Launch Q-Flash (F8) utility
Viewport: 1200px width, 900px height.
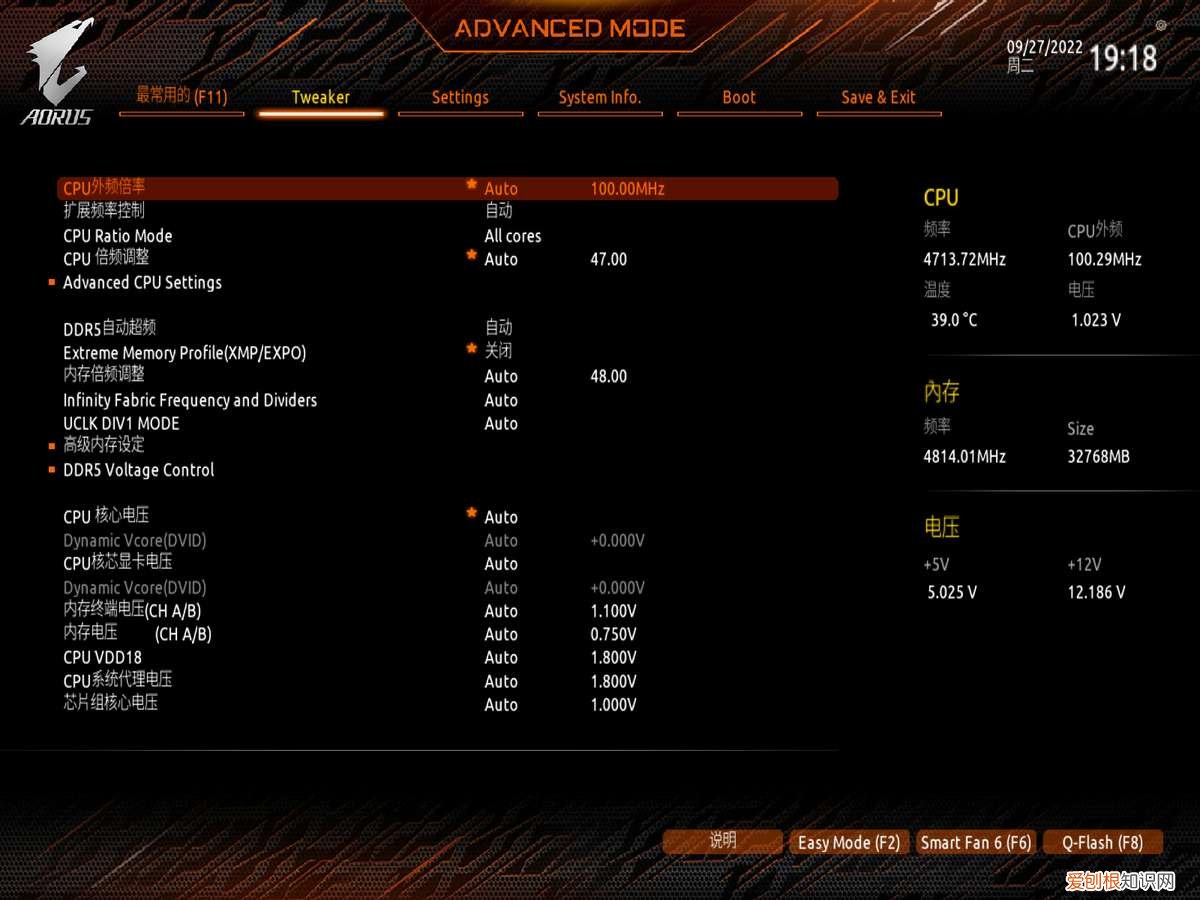click(x=1102, y=843)
